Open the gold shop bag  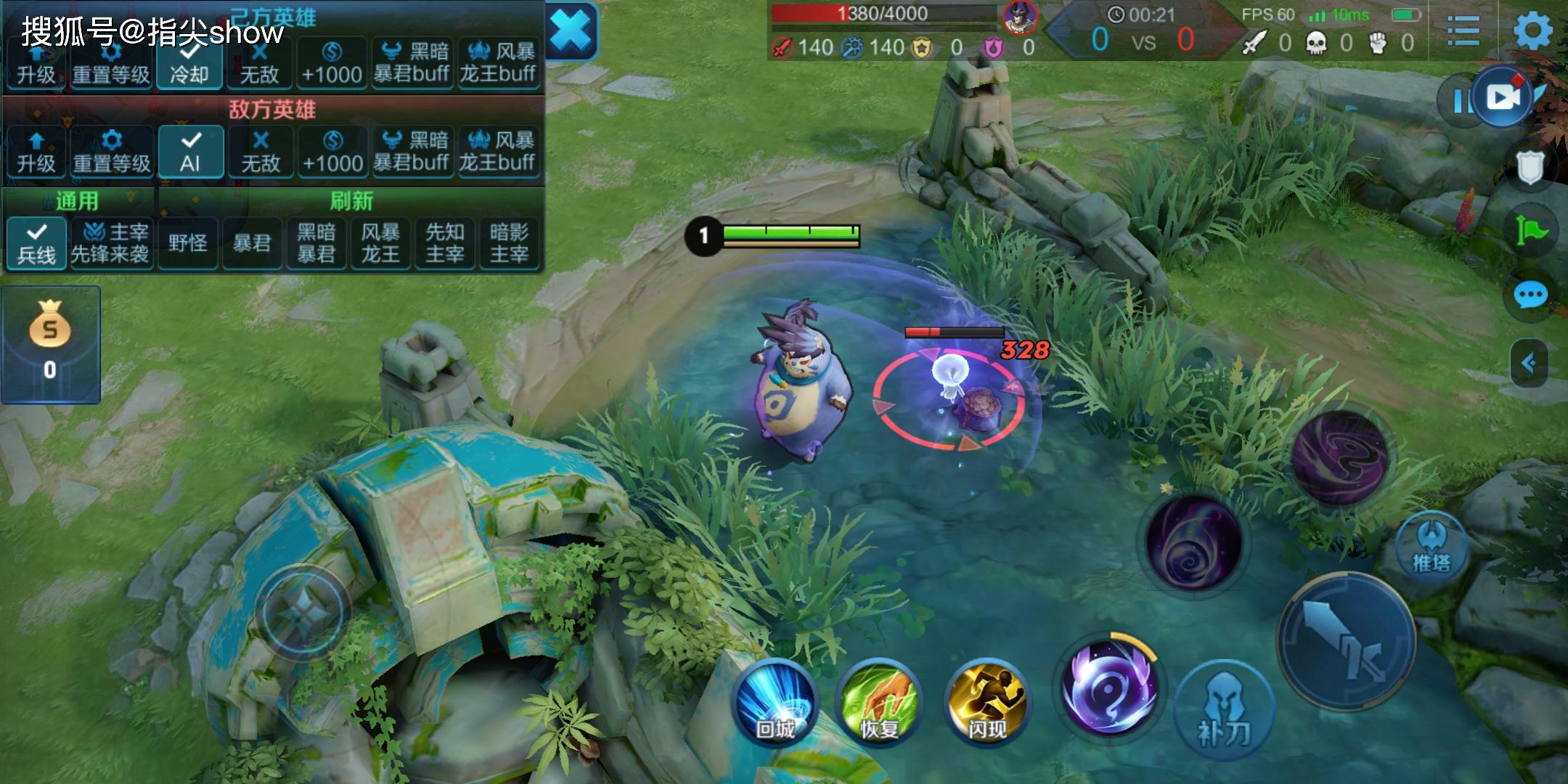pyautogui.click(x=50, y=343)
